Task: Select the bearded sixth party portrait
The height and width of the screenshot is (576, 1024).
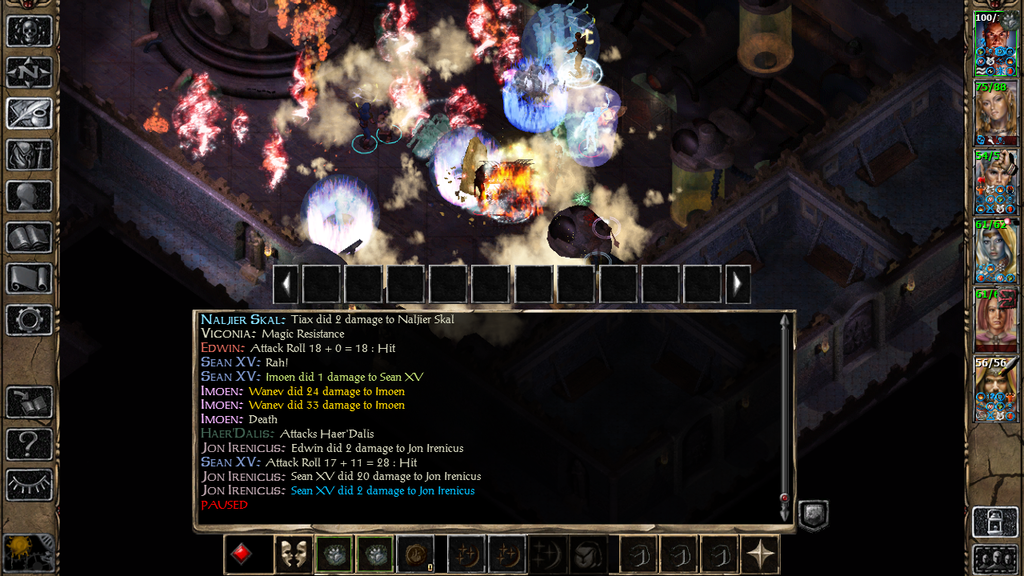Action: [995, 389]
